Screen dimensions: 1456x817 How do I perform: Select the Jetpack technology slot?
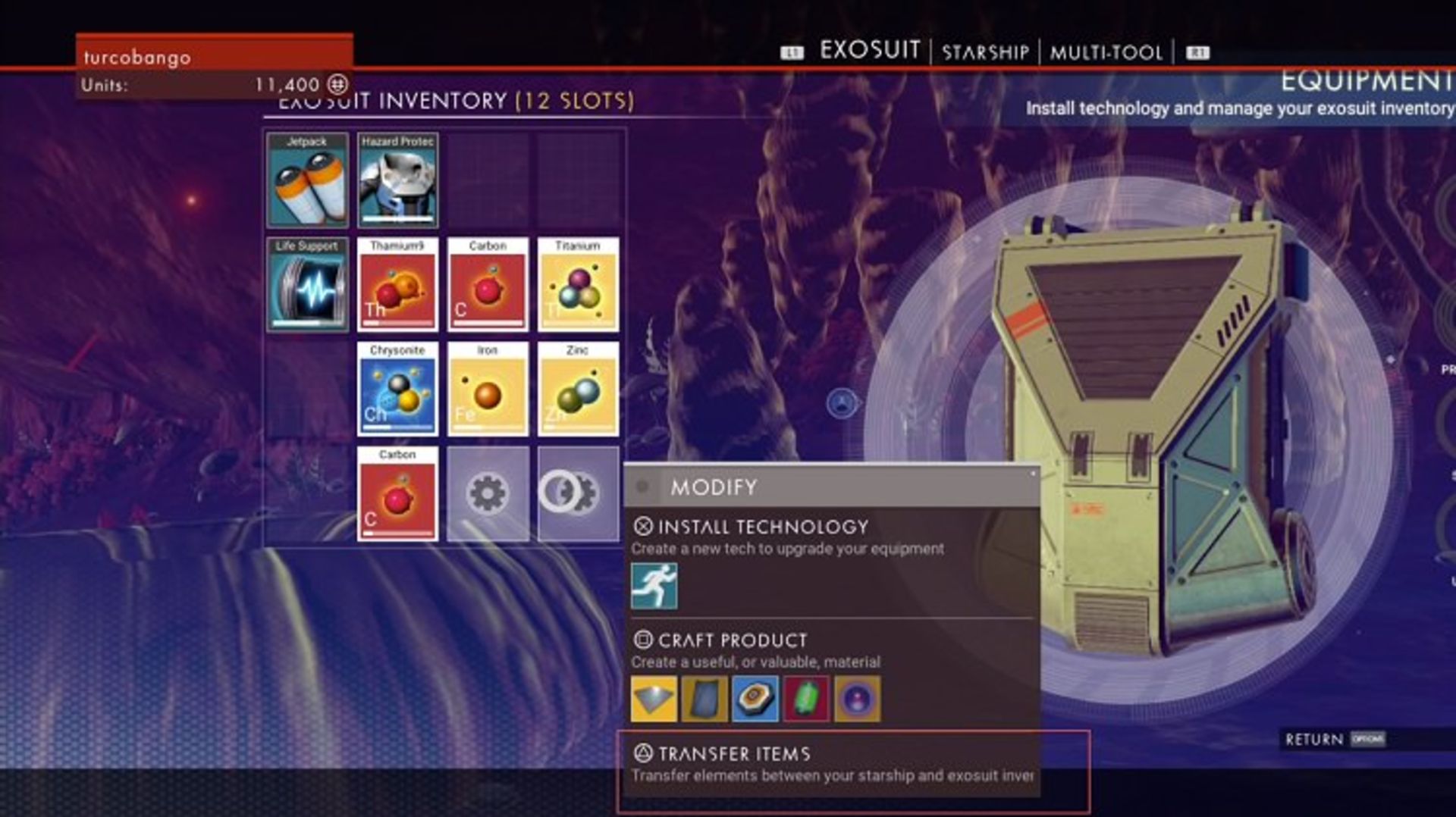coord(307,180)
